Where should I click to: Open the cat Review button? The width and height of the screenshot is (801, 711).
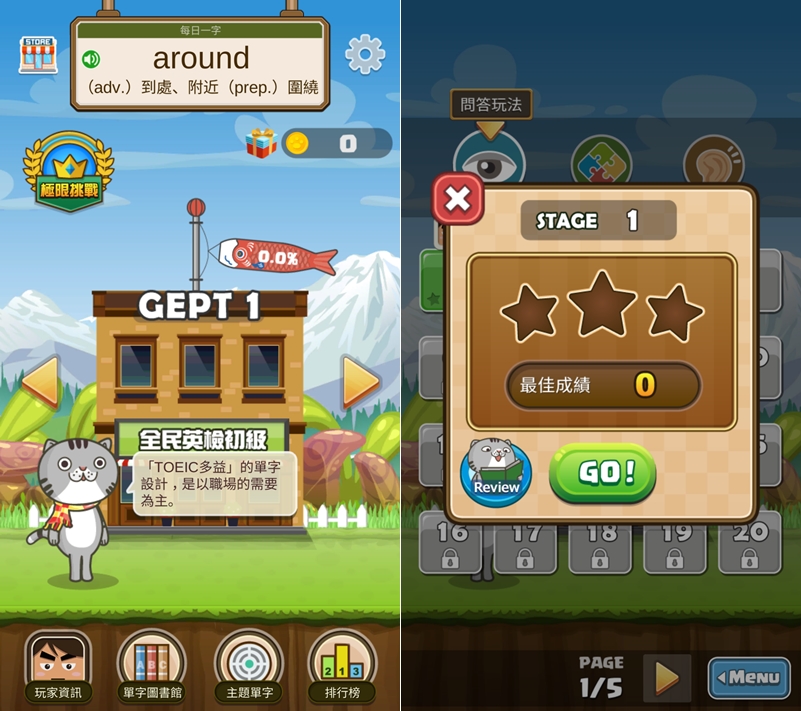click(496, 471)
